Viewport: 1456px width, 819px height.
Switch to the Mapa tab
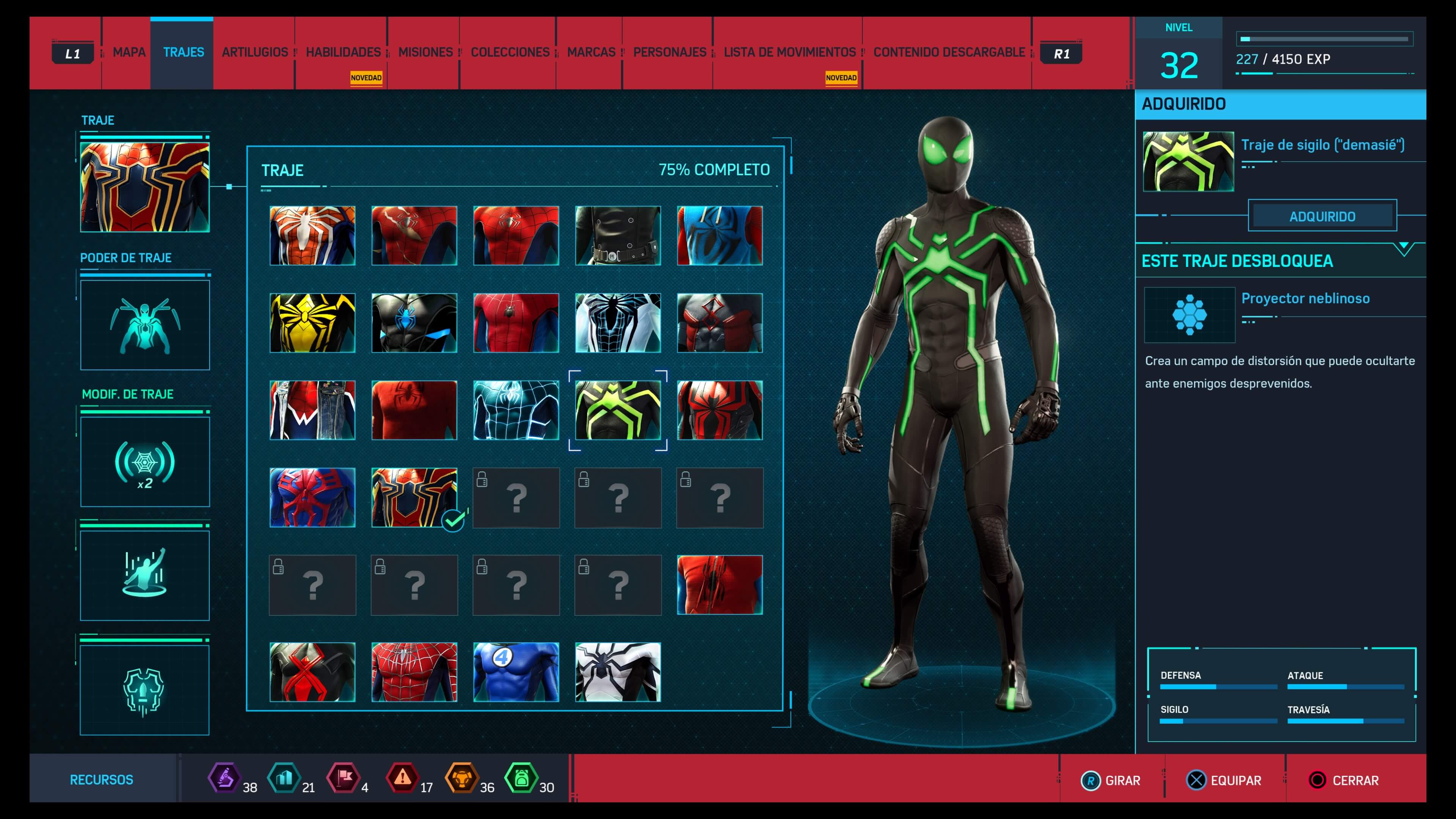pos(129,53)
